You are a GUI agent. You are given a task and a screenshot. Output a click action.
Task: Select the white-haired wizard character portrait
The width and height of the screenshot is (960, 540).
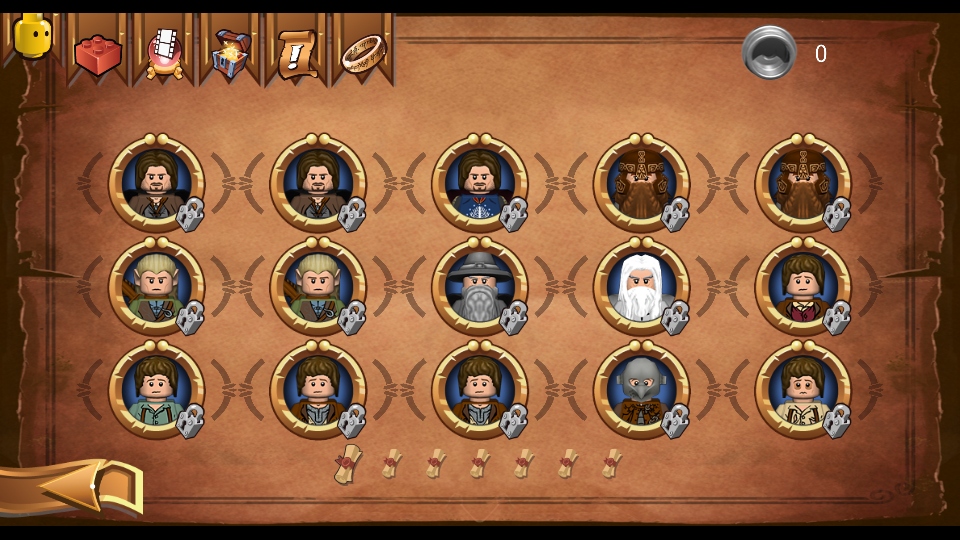(641, 286)
